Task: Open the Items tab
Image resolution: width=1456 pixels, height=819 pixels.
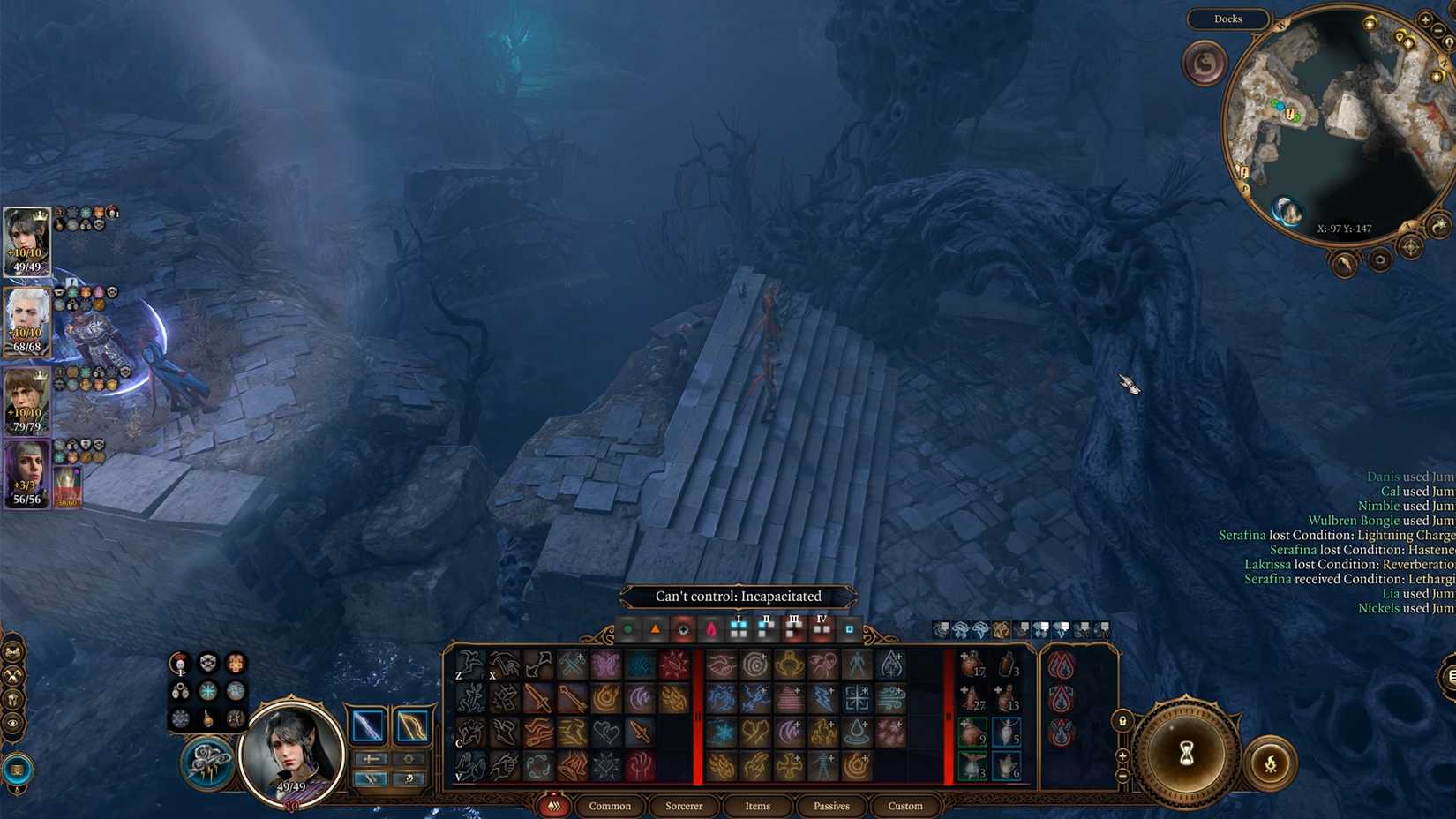Action: [x=755, y=806]
